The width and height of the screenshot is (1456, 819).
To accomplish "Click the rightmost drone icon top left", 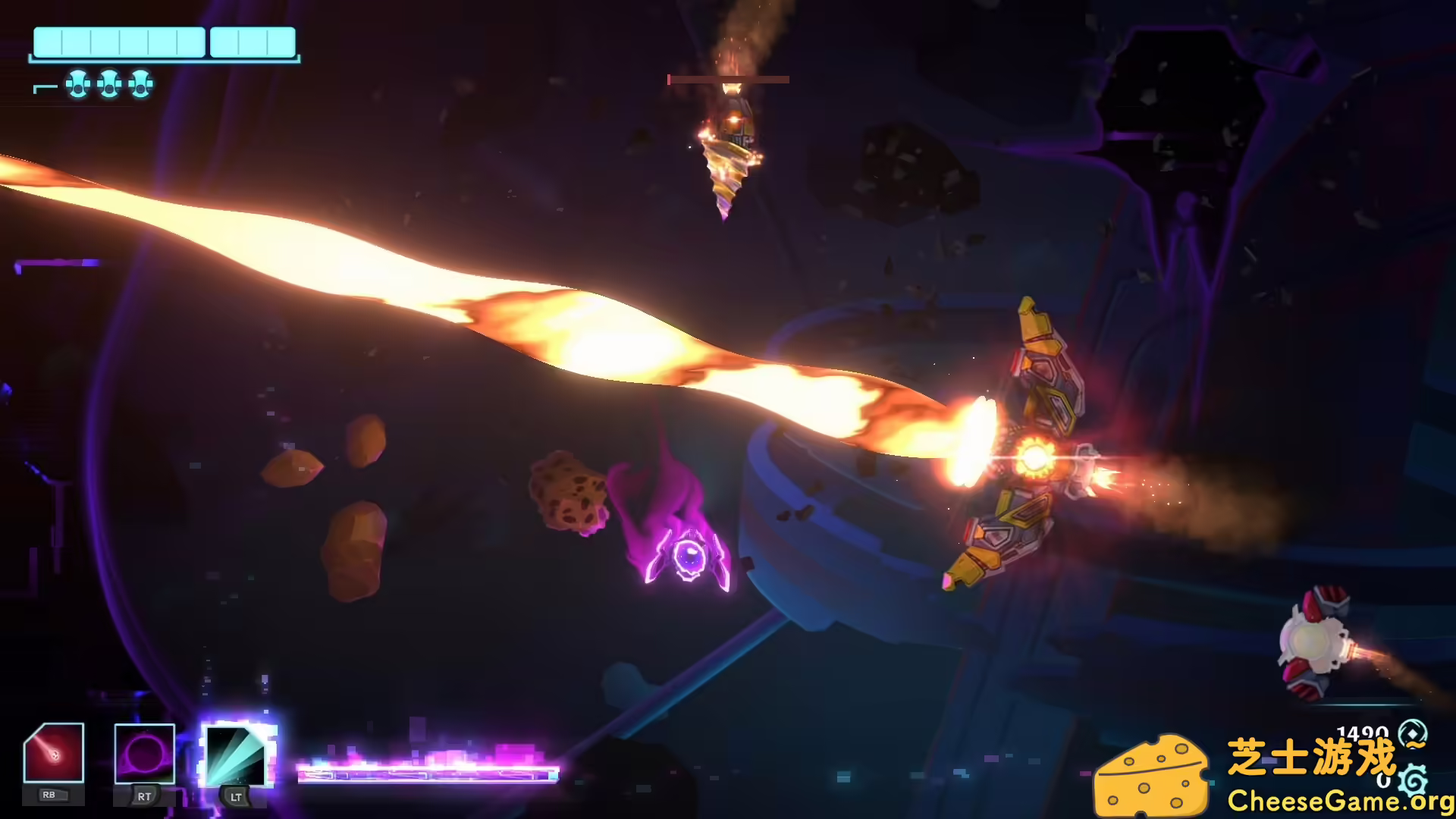I will pos(141,85).
